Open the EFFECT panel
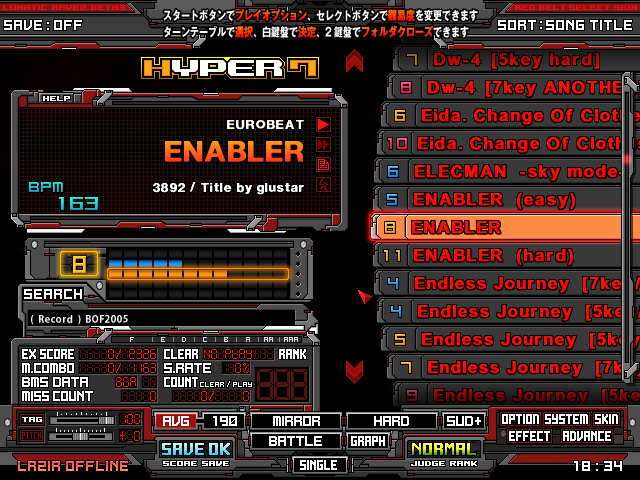Screen dimensions: 640x480 point(528,436)
